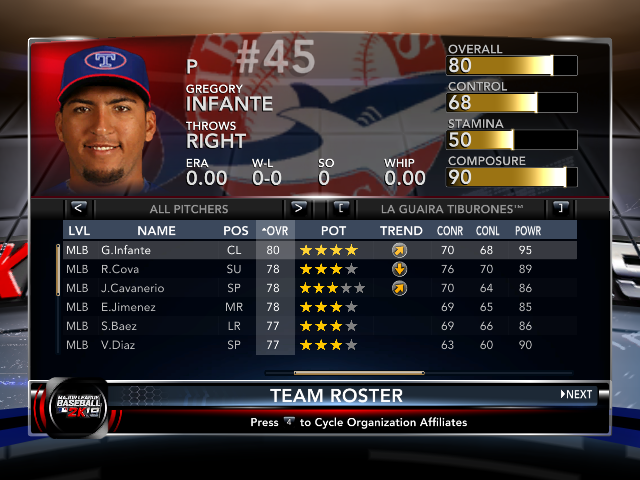
Task: Click NEXT to go to next screen
Action: 577,395
